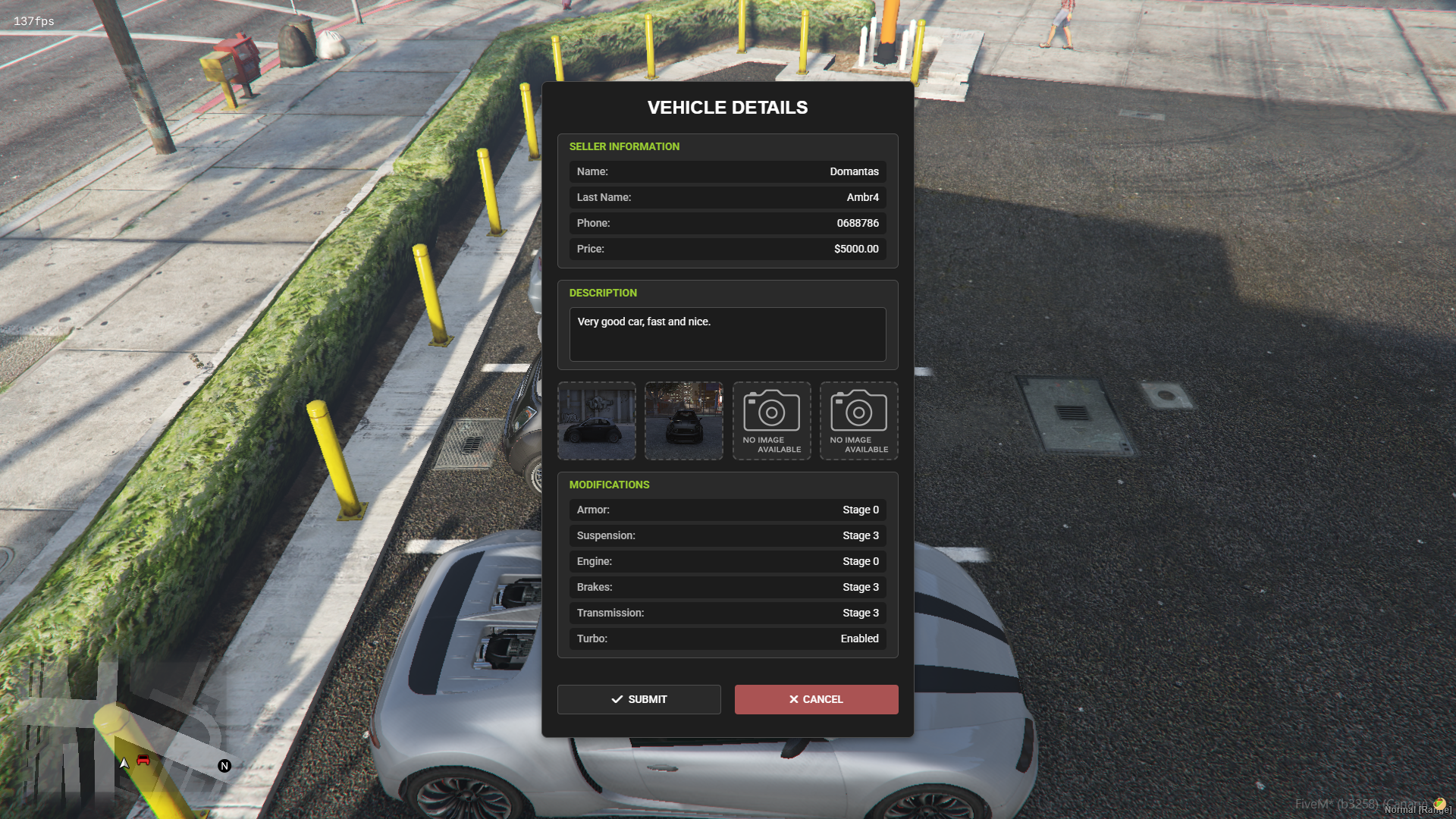Screen dimensions: 1456x819
Task: Expand the Modifications section
Action: (x=610, y=485)
